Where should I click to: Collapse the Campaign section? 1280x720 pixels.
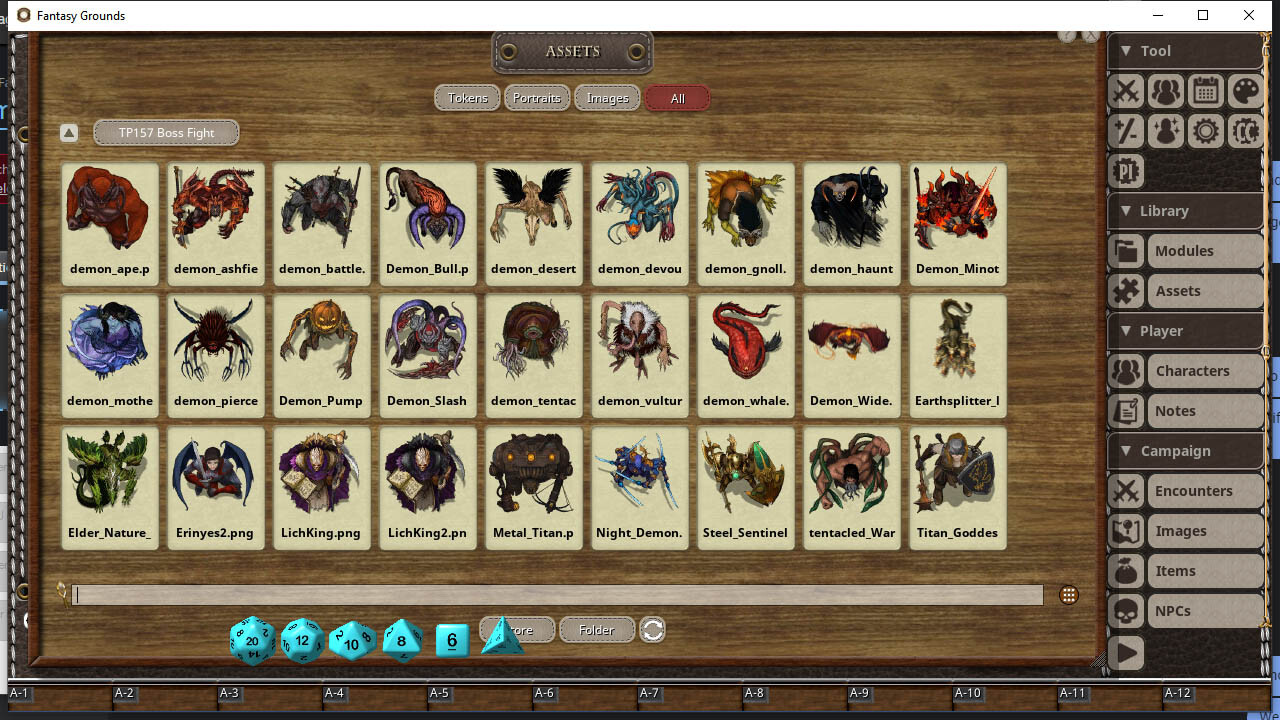[1124, 451]
